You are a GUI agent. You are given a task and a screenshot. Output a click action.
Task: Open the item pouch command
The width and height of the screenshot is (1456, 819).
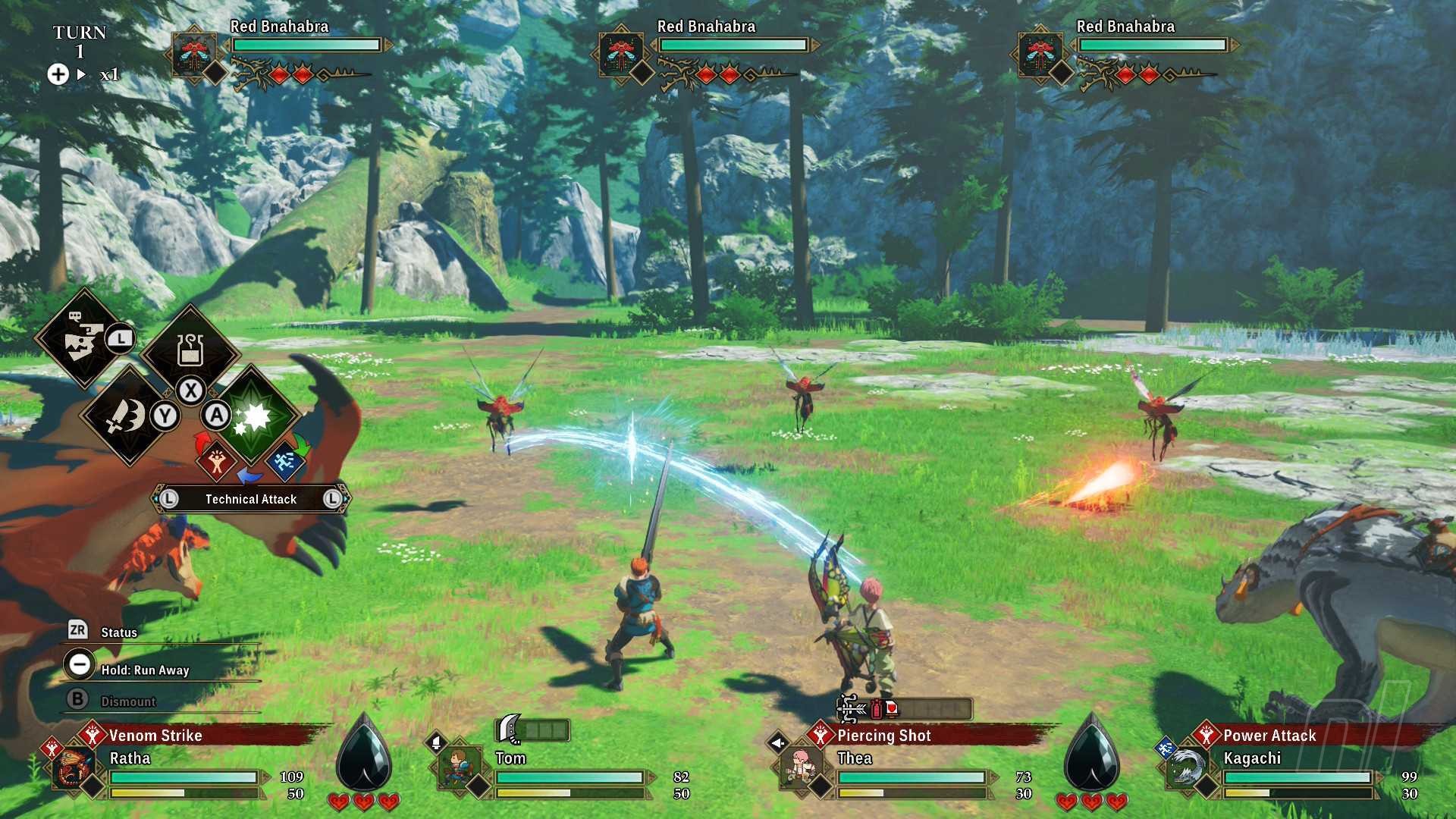[190, 351]
